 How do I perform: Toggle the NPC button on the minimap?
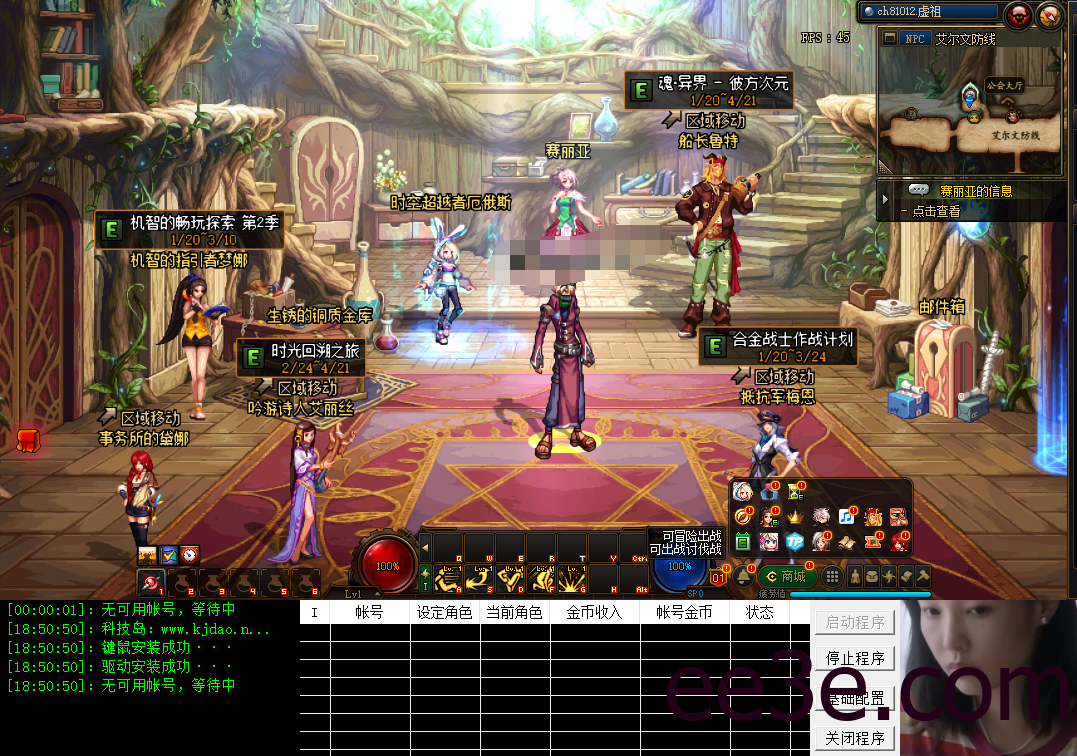[914, 39]
